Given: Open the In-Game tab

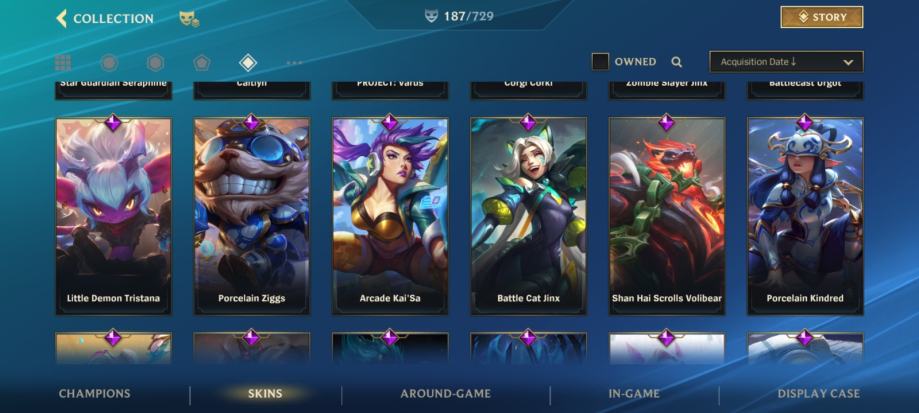Looking at the screenshot, I should tap(634, 394).
